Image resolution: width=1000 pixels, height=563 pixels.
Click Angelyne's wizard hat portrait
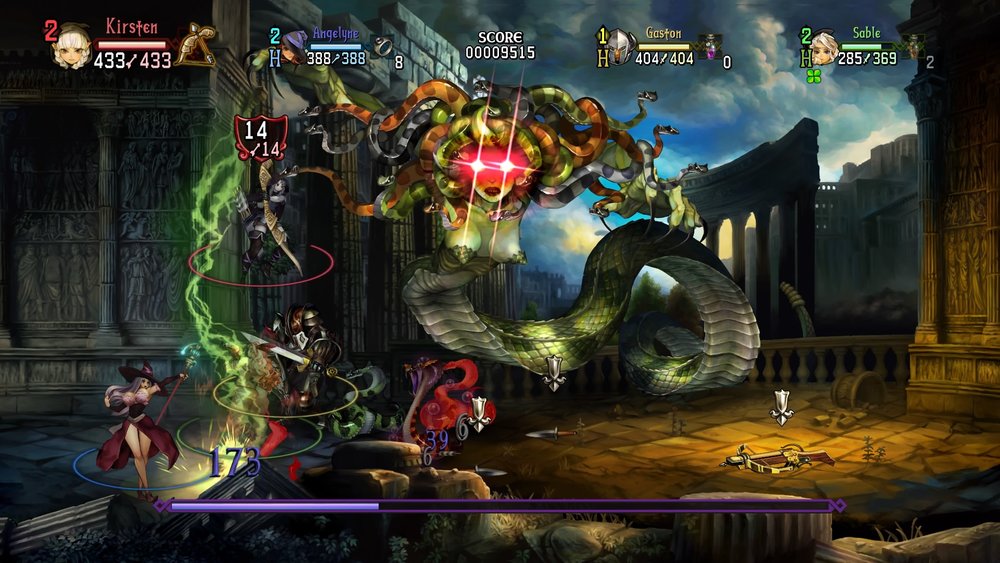293,46
